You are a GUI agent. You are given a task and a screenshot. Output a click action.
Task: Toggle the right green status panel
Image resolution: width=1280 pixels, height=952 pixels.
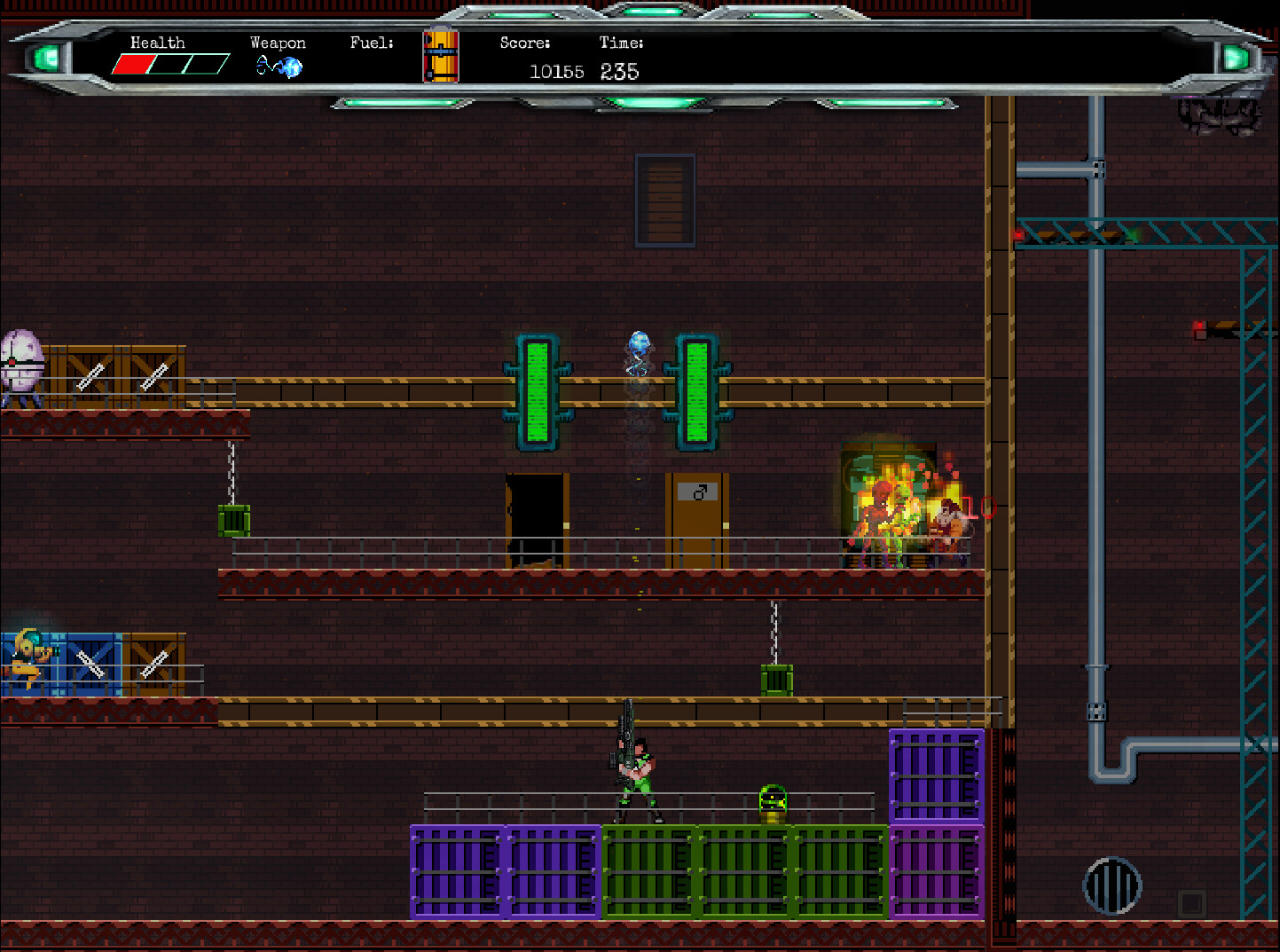point(695,390)
